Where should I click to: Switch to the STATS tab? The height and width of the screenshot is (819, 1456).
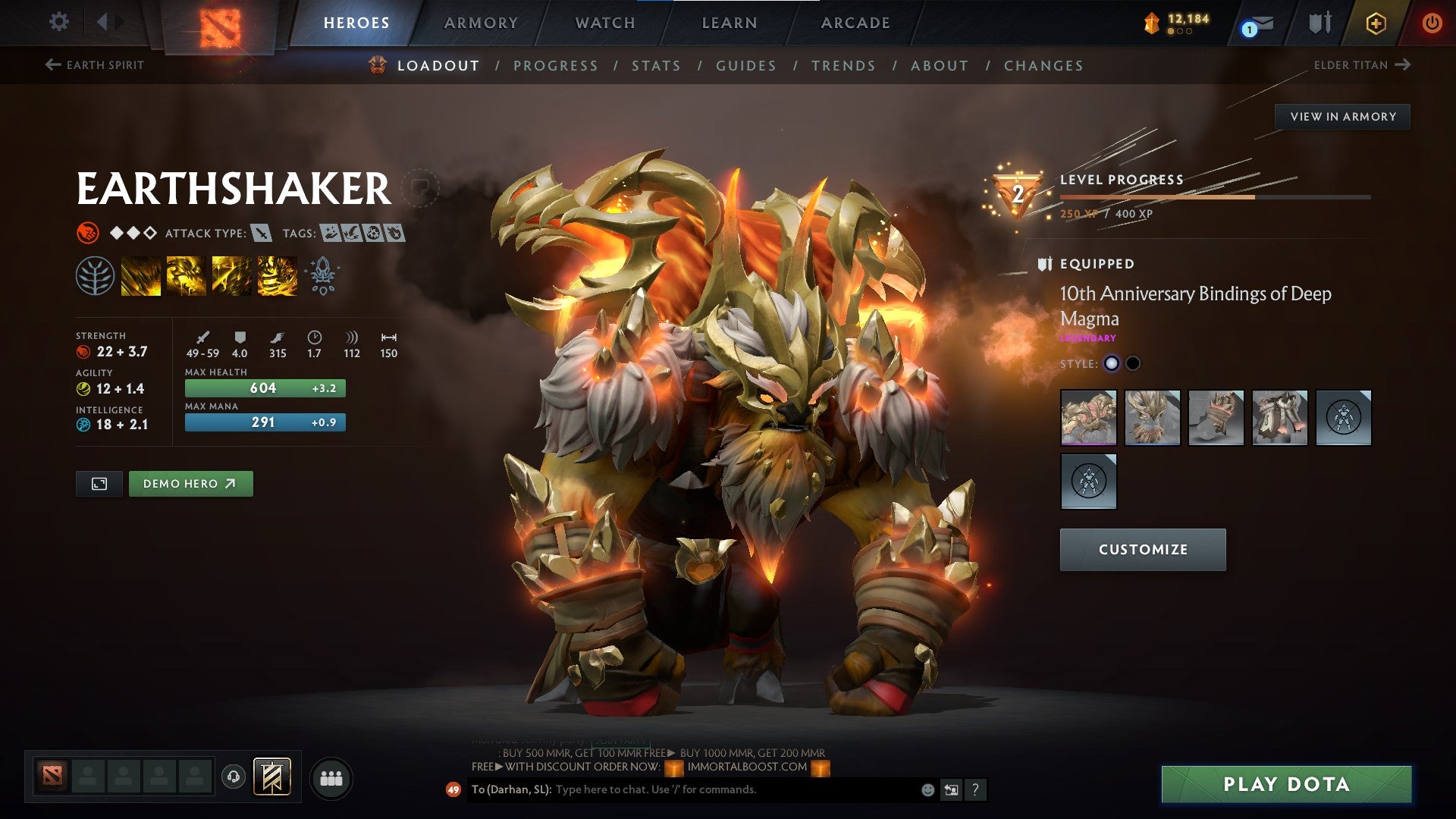pos(657,65)
